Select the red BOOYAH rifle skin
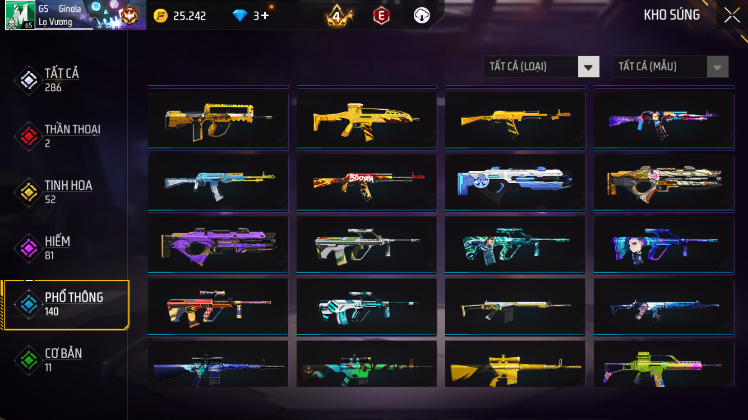The height and width of the screenshot is (420, 748). (x=366, y=181)
